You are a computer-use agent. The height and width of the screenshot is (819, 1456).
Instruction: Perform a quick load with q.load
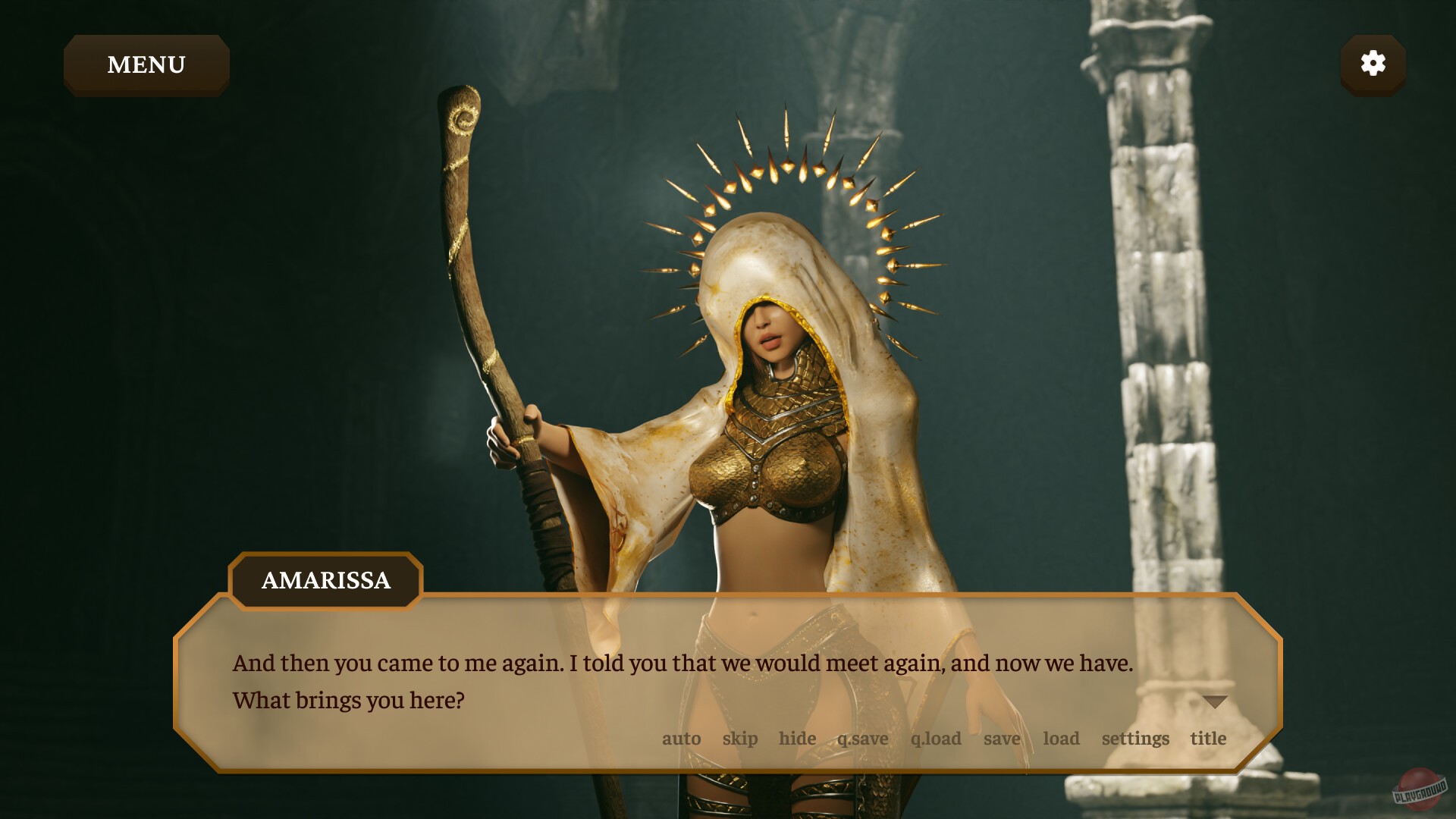coord(935,738)
